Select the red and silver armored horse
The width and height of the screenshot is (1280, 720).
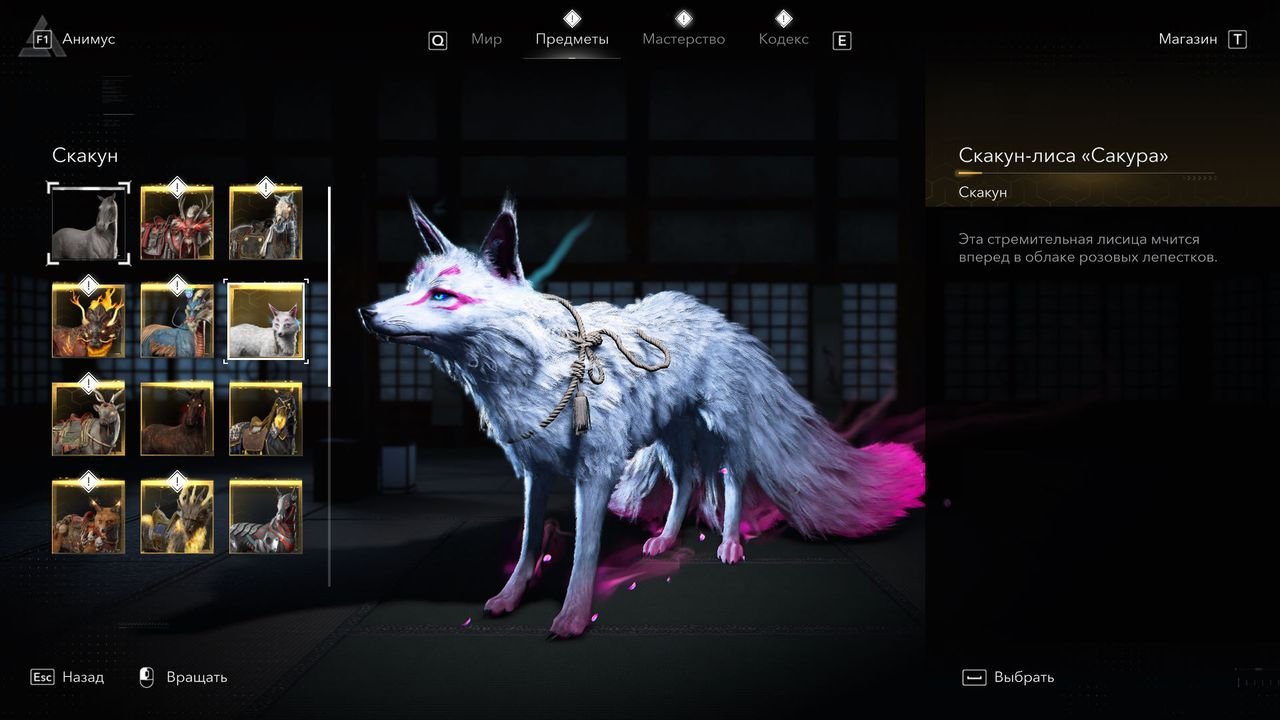point(266,516)
